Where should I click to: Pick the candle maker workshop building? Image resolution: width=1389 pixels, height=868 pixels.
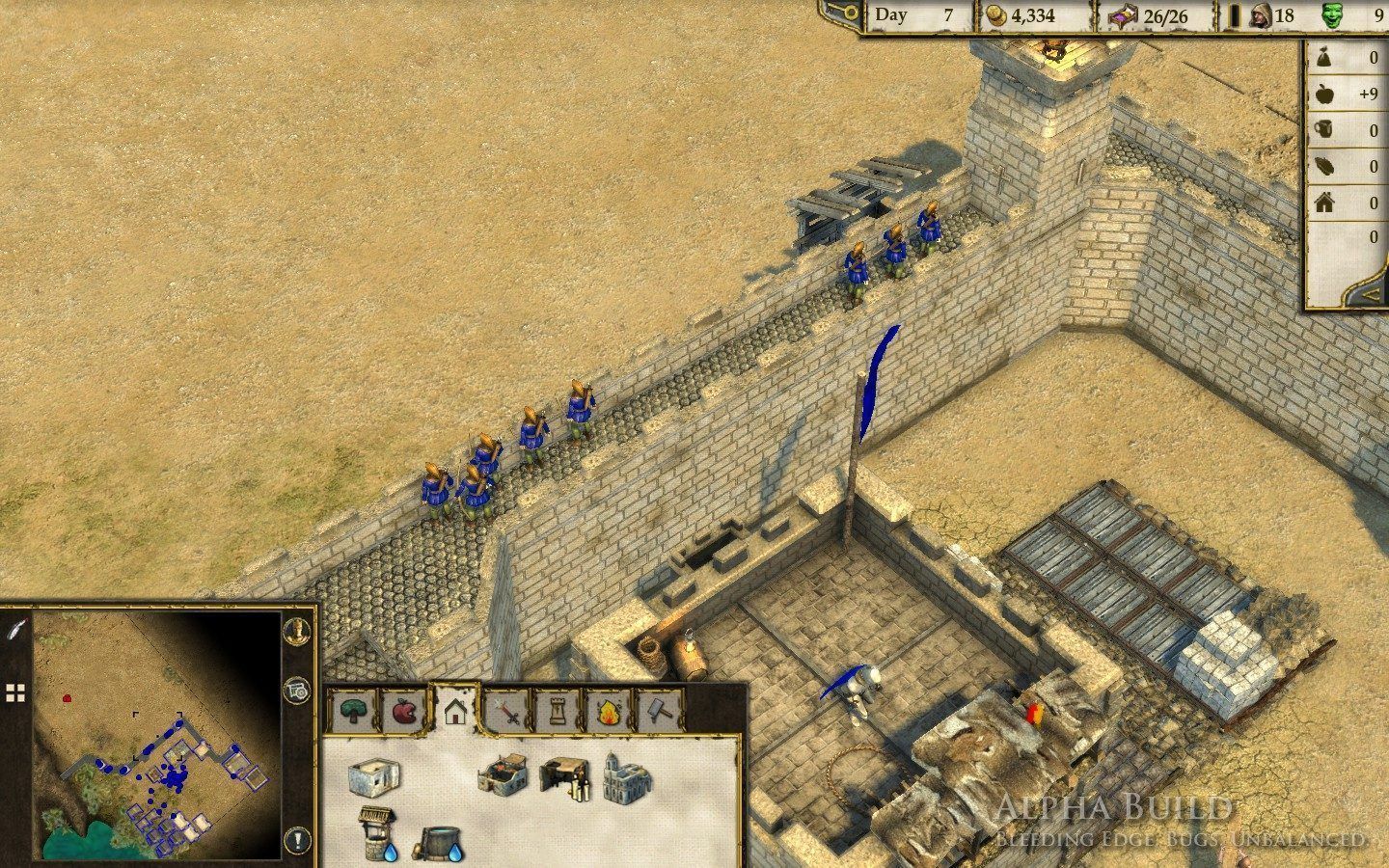pyautogui.click(x=565, y=777)
